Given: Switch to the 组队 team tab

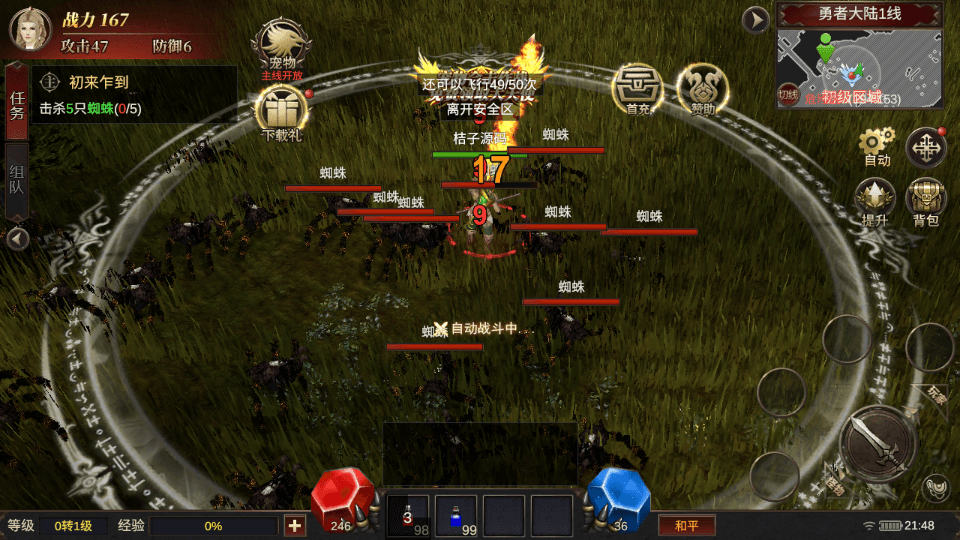Looking at the screenshot, I should pos(17,178).
